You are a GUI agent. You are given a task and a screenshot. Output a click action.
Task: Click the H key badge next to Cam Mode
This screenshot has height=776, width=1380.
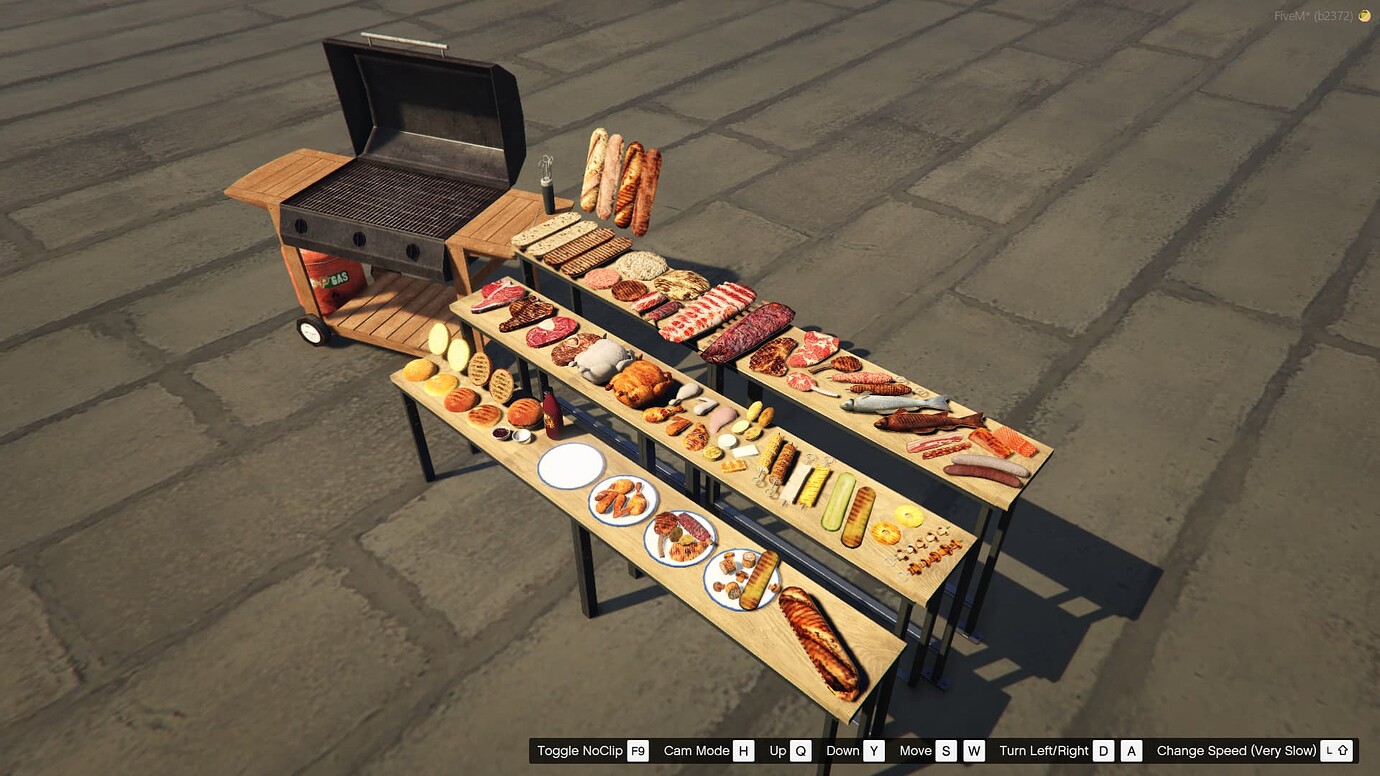tap(746, 750)
